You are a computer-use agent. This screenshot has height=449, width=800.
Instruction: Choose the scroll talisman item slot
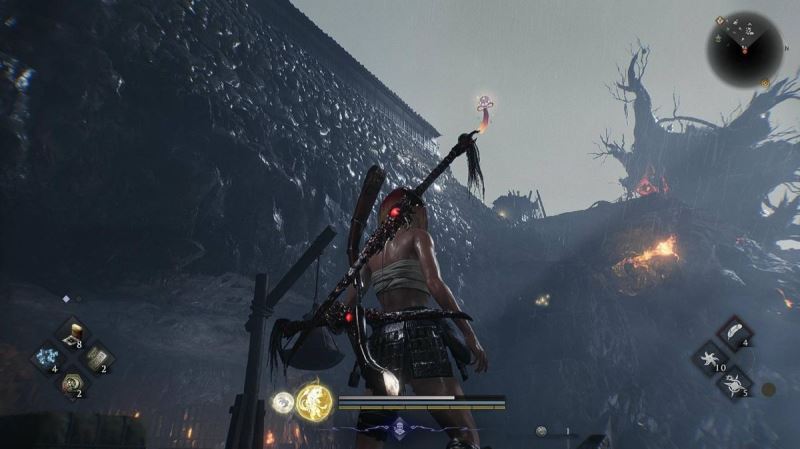(96, 358)
